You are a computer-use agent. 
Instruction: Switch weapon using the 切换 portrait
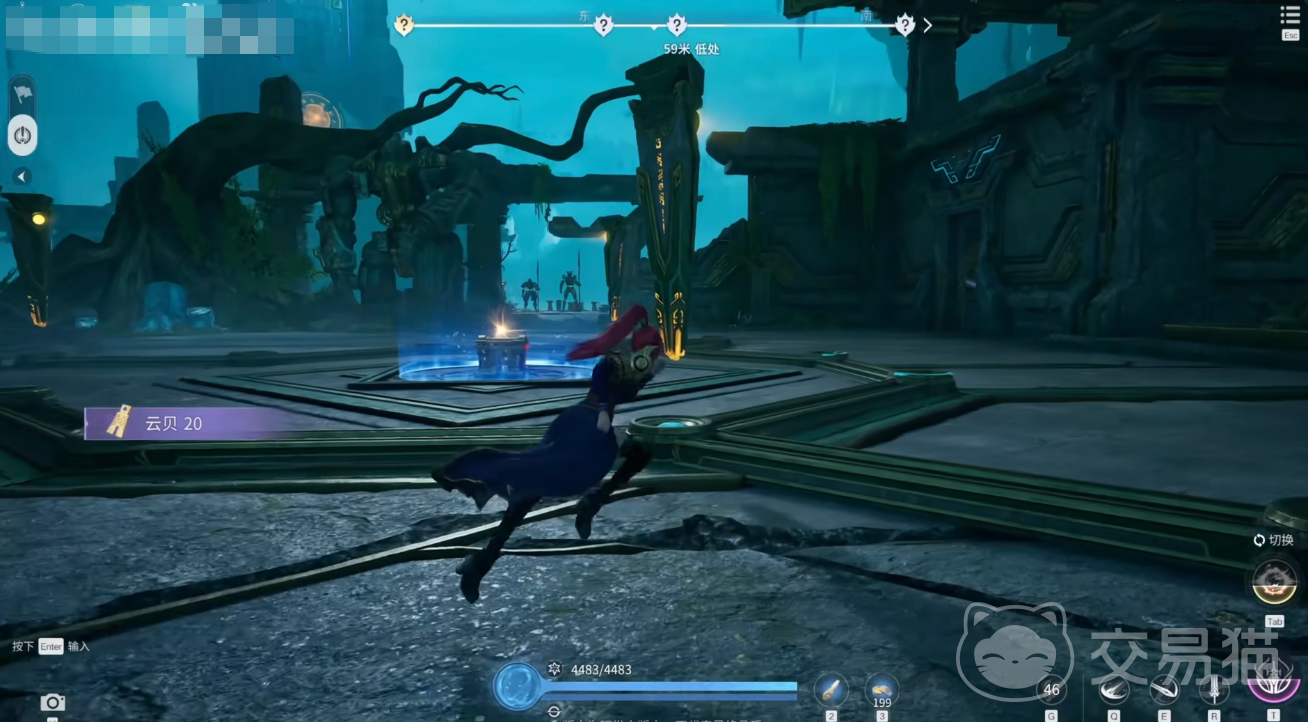1273,581
